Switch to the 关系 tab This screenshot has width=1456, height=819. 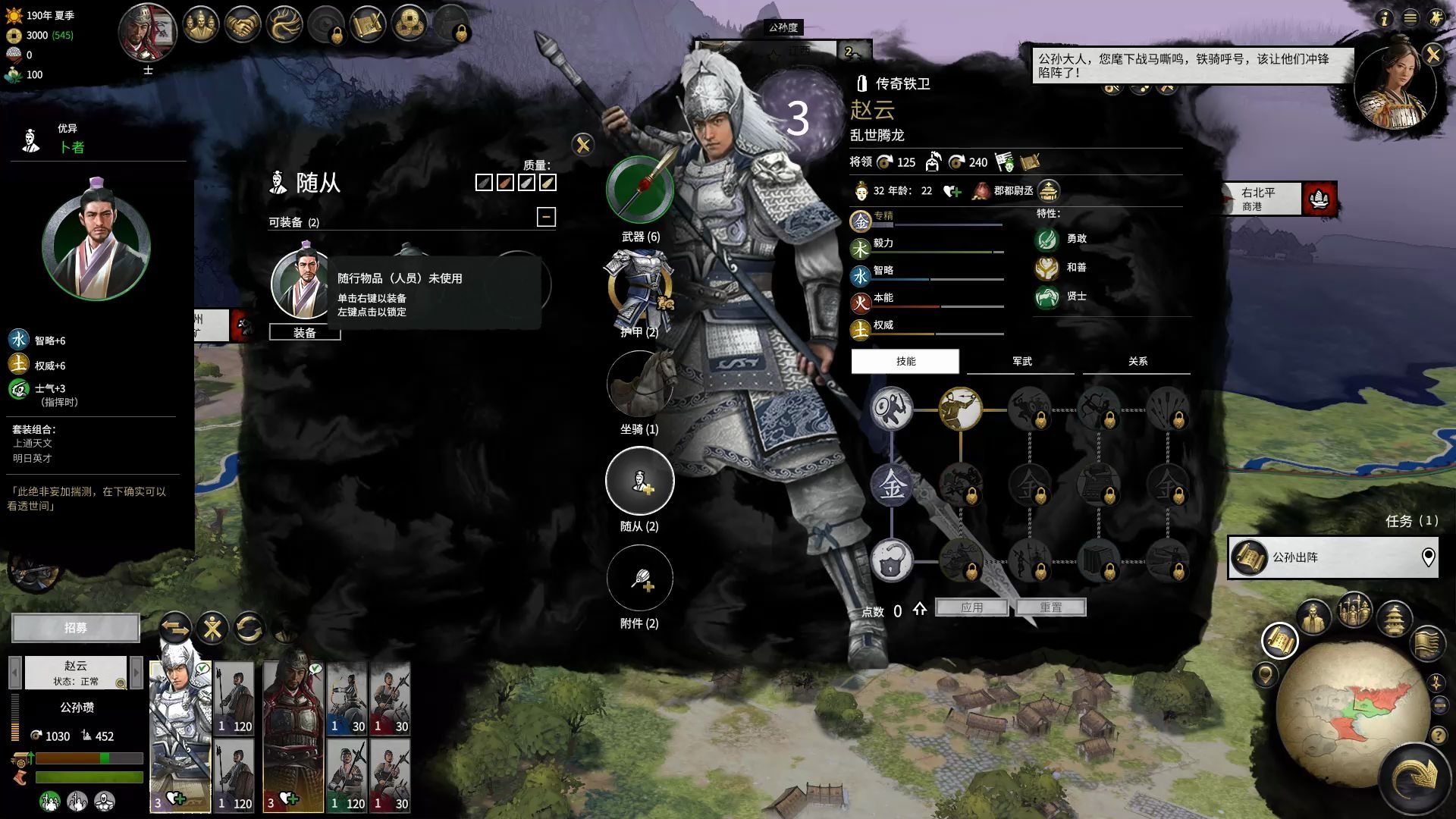1137,361
